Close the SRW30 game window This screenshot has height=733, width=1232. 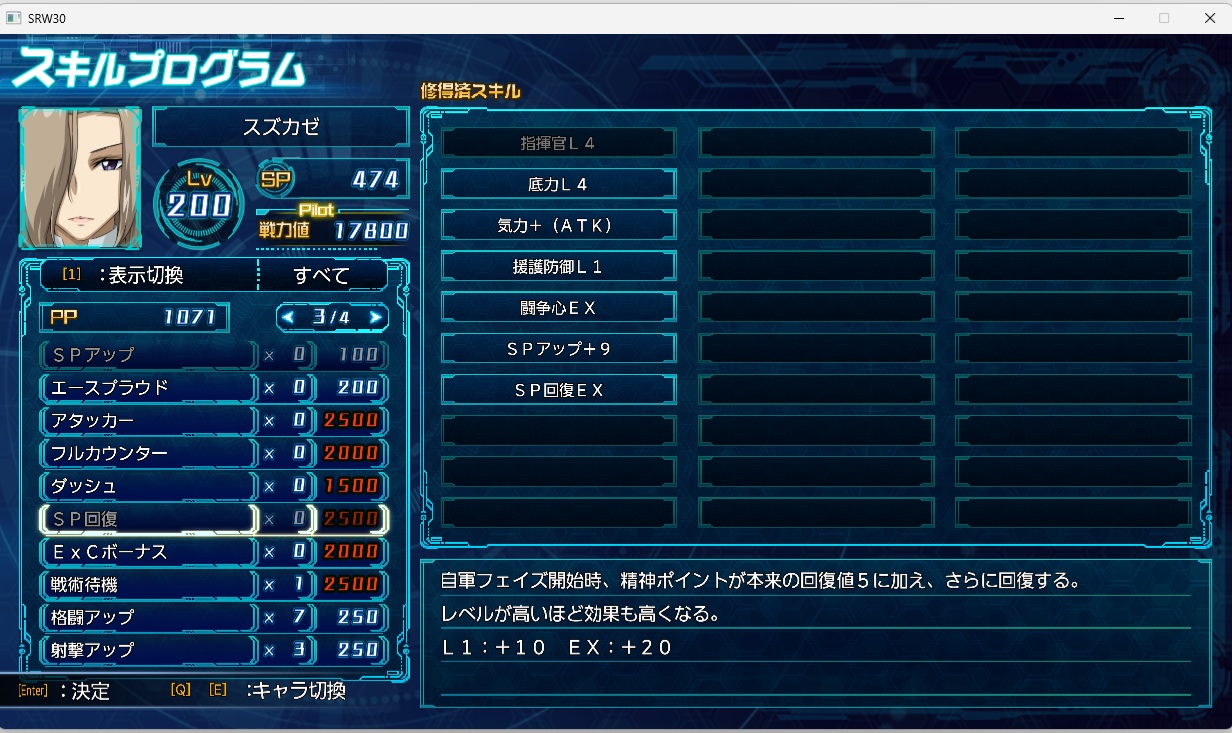(x=1209, y=18)
